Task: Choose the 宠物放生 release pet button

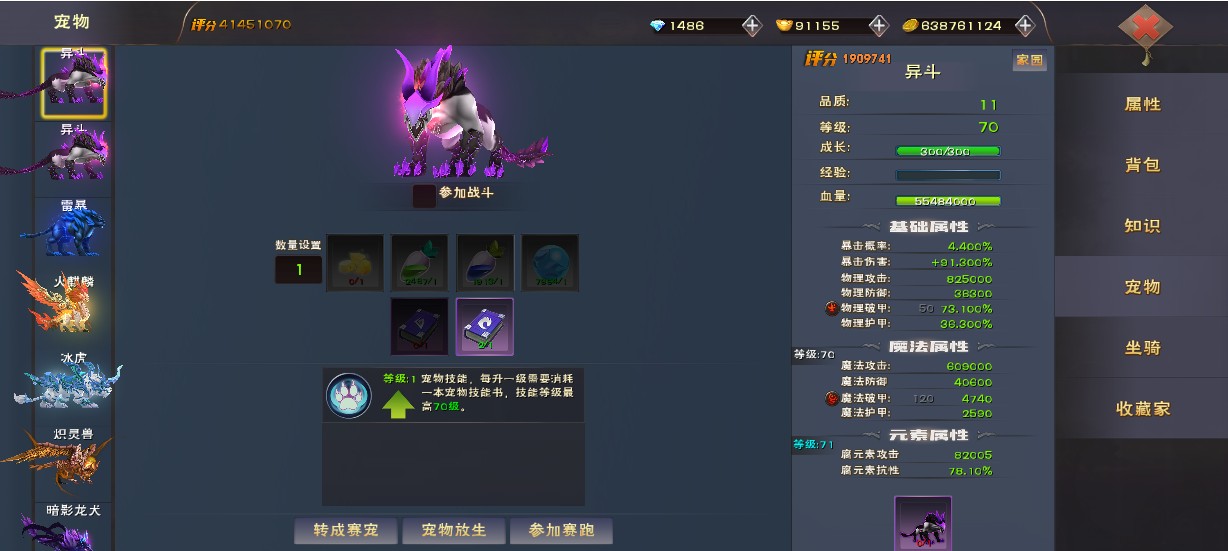Action: pyautogui.click(x=452, y=530)
